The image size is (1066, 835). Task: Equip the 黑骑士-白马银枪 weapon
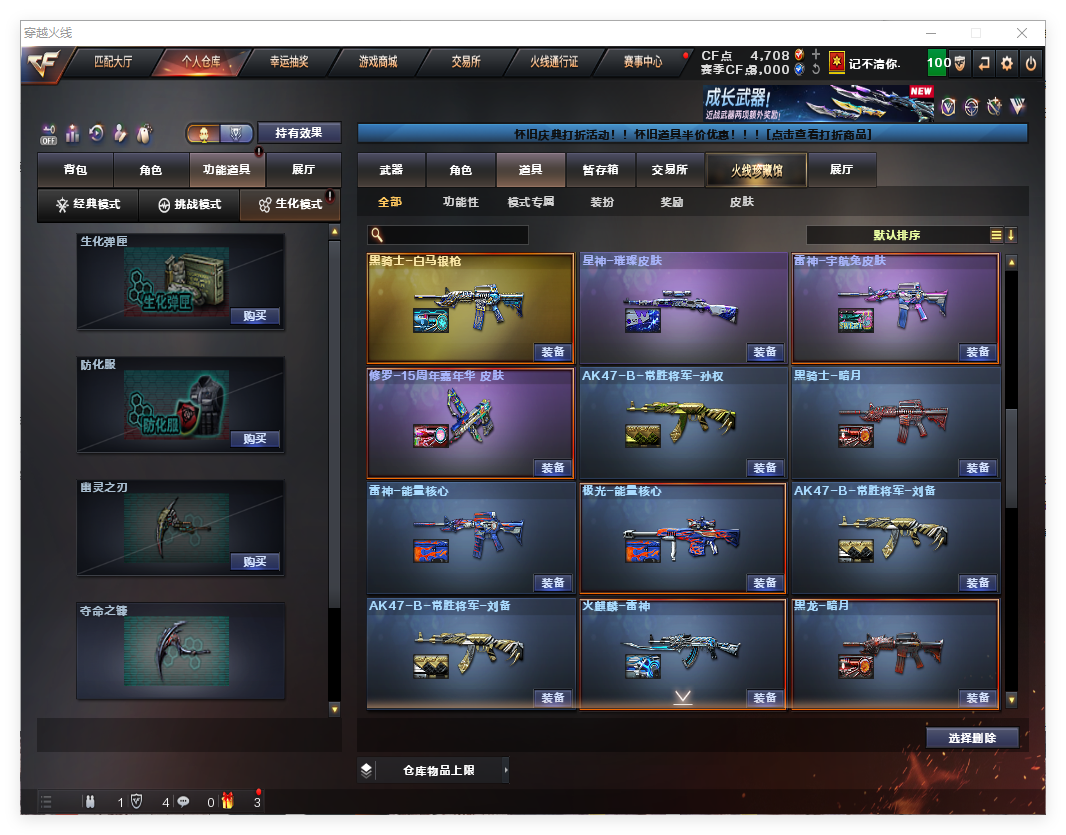pos(553,352)
